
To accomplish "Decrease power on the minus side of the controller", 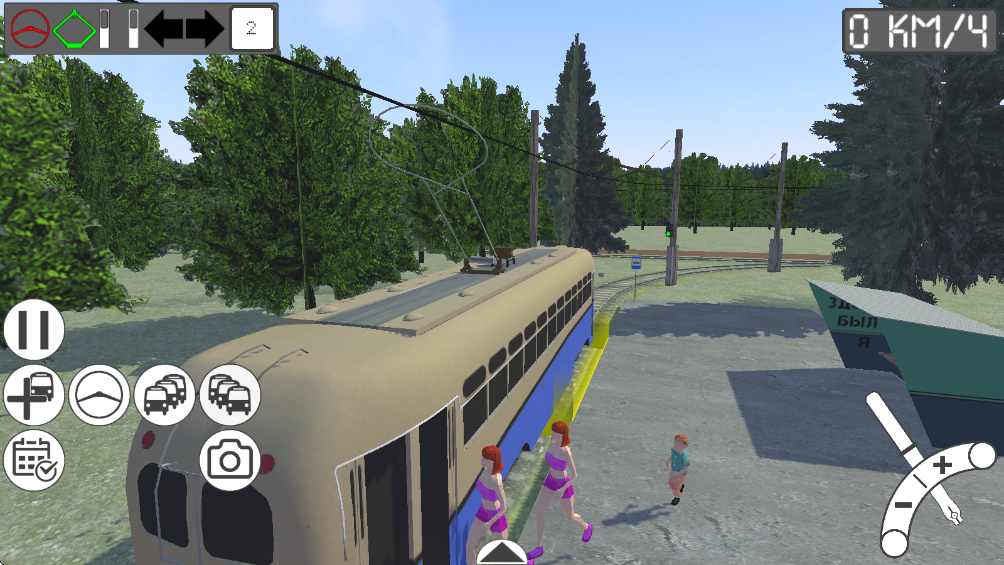I will click(x=903, y=503).
